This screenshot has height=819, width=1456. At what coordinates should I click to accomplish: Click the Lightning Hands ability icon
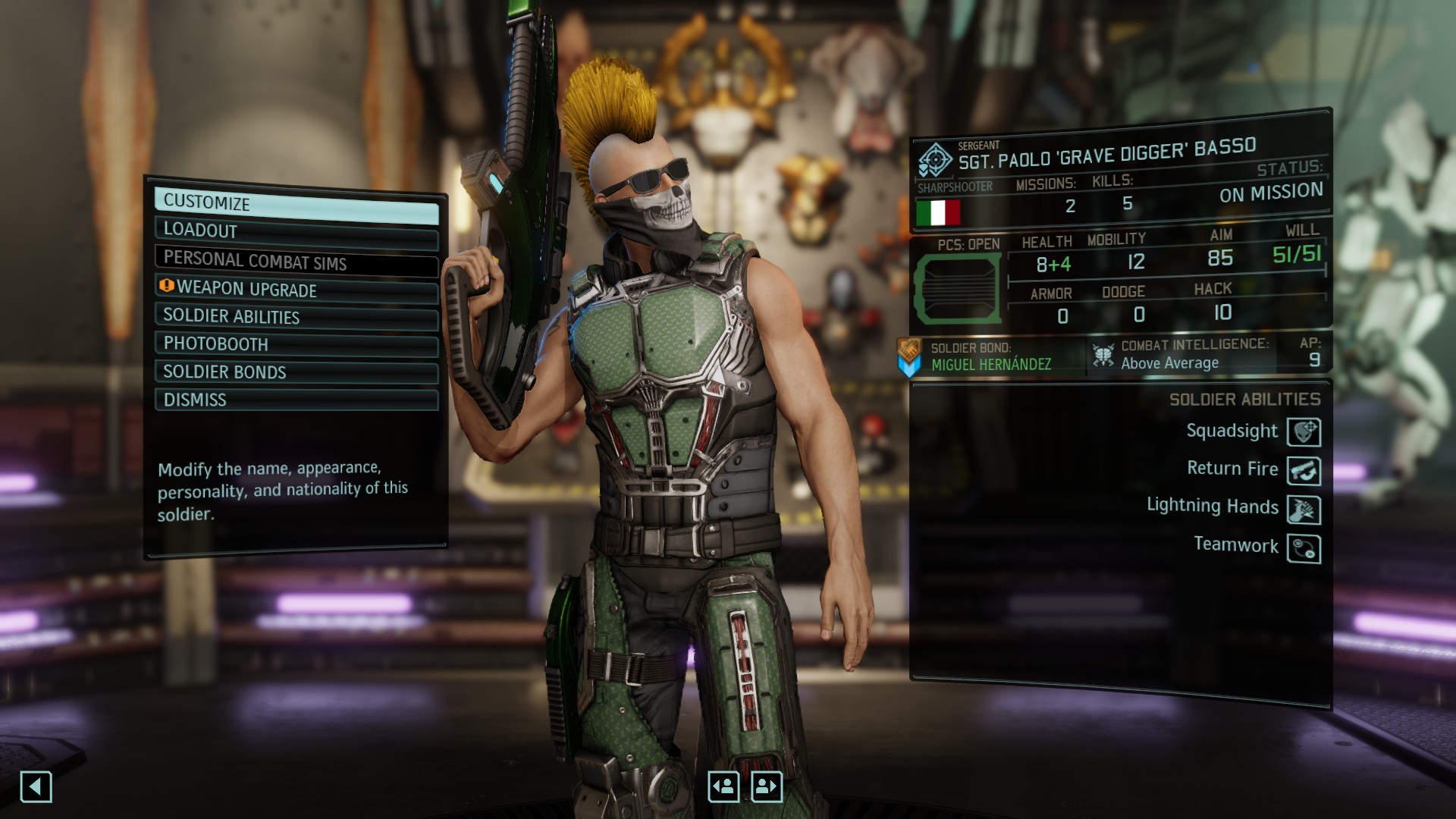pyautogui.click(x=1304, y=509)
